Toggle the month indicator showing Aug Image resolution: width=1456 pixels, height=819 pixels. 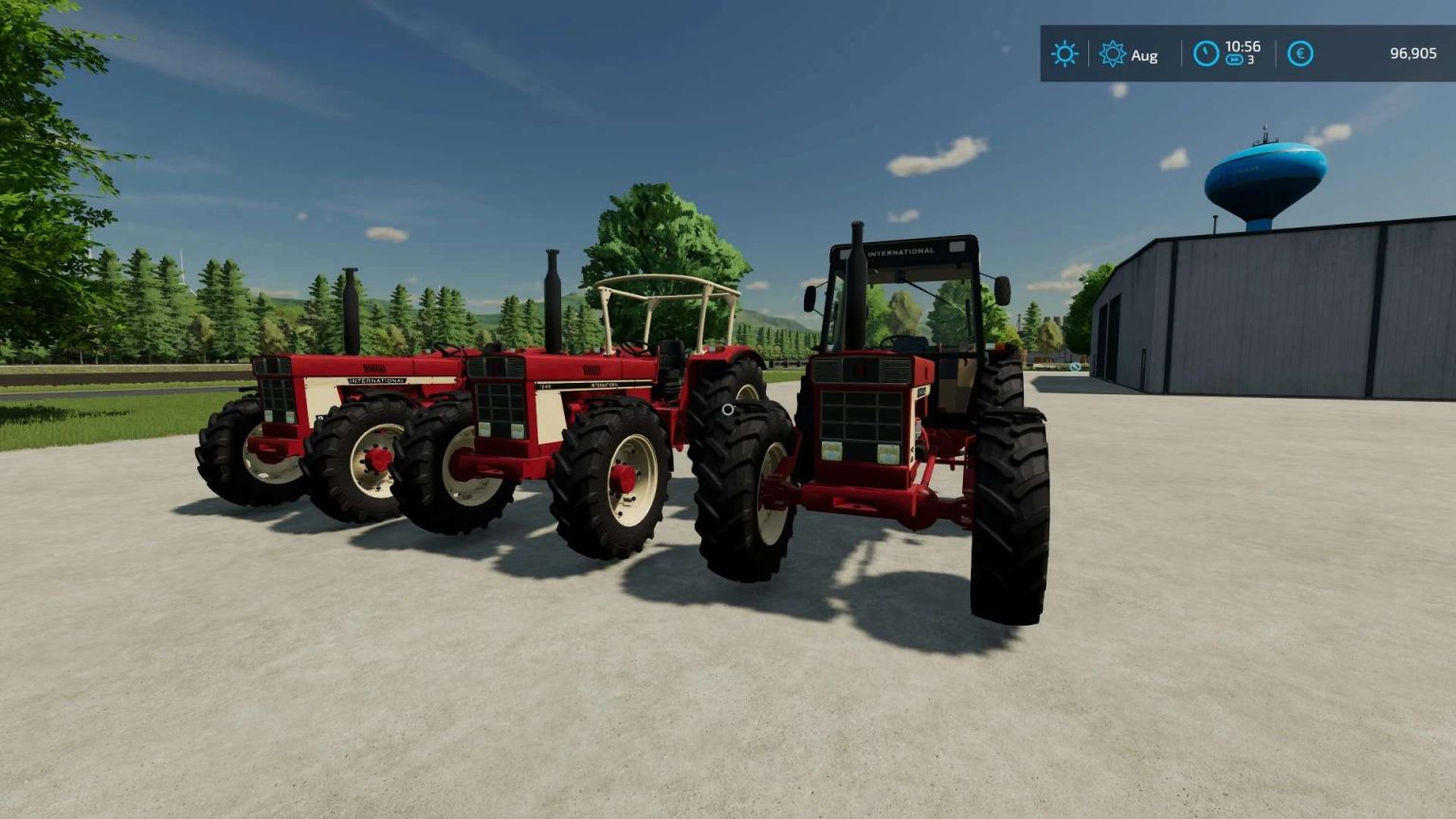(1145, 54)
